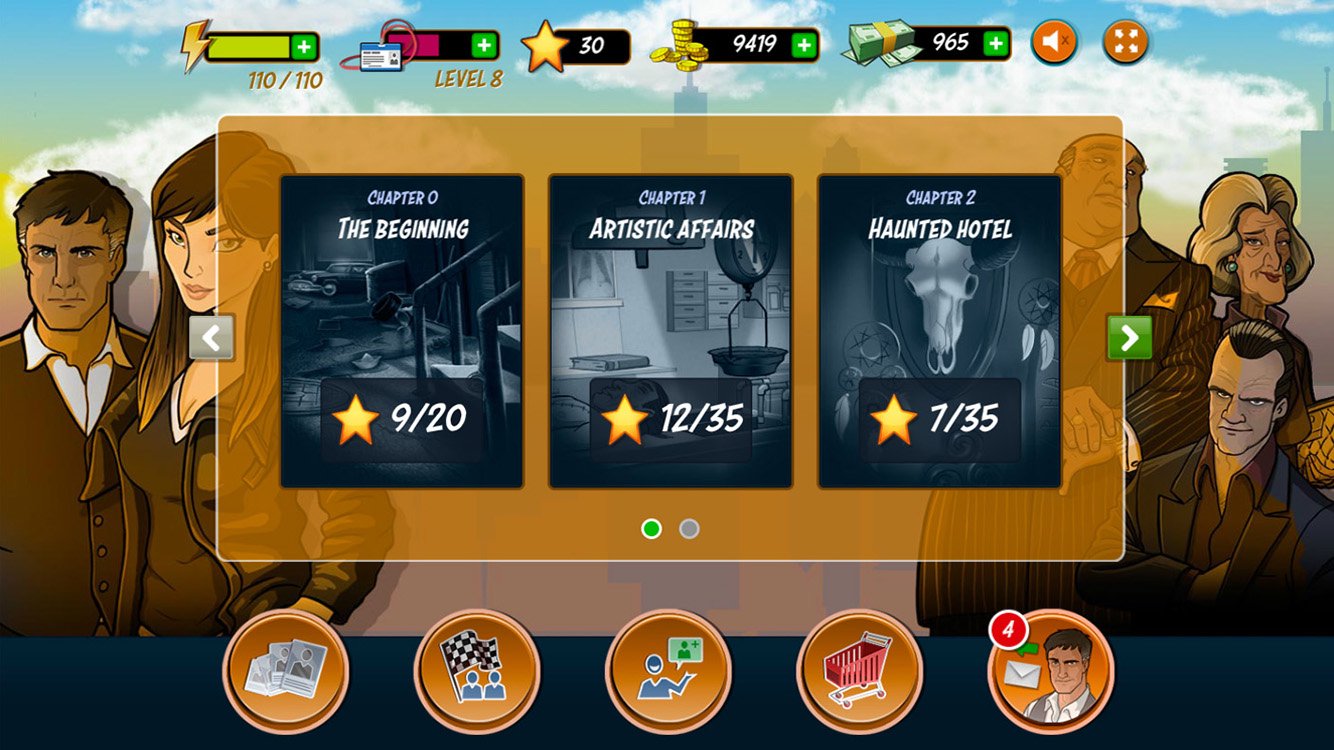Open the checkered flag leaderboard button

coord(477,671)
